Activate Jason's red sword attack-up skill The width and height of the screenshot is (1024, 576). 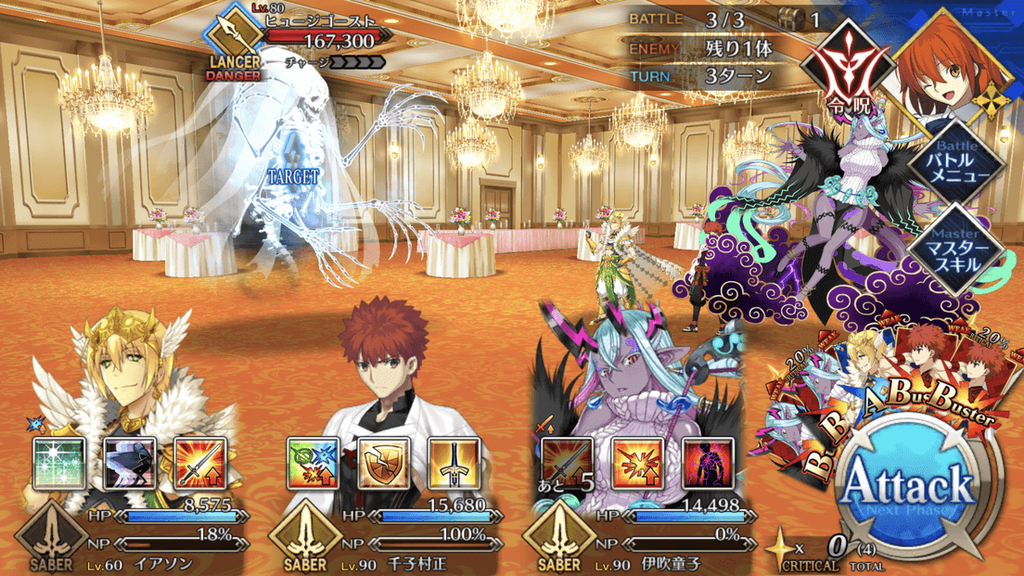[199, 463]
